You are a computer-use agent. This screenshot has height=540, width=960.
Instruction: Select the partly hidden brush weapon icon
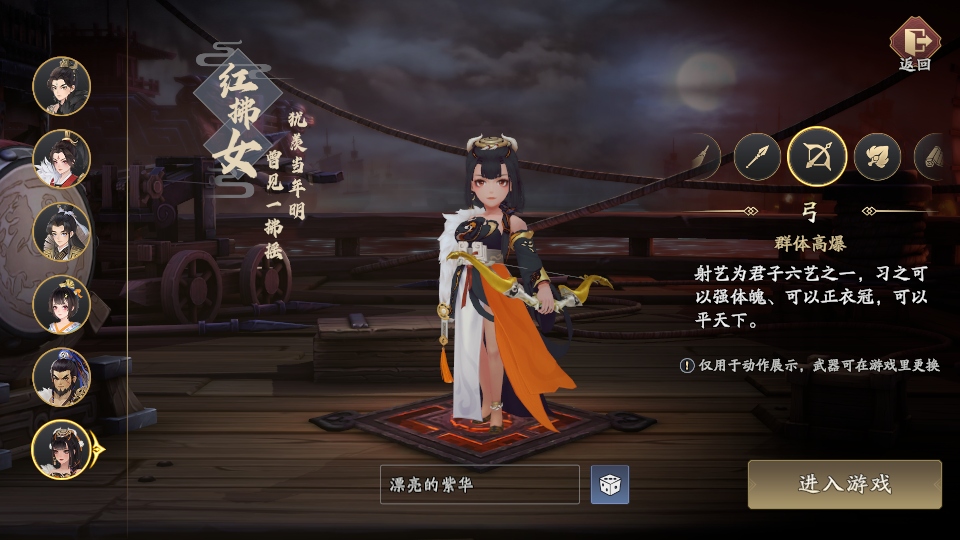click(704, 157)
